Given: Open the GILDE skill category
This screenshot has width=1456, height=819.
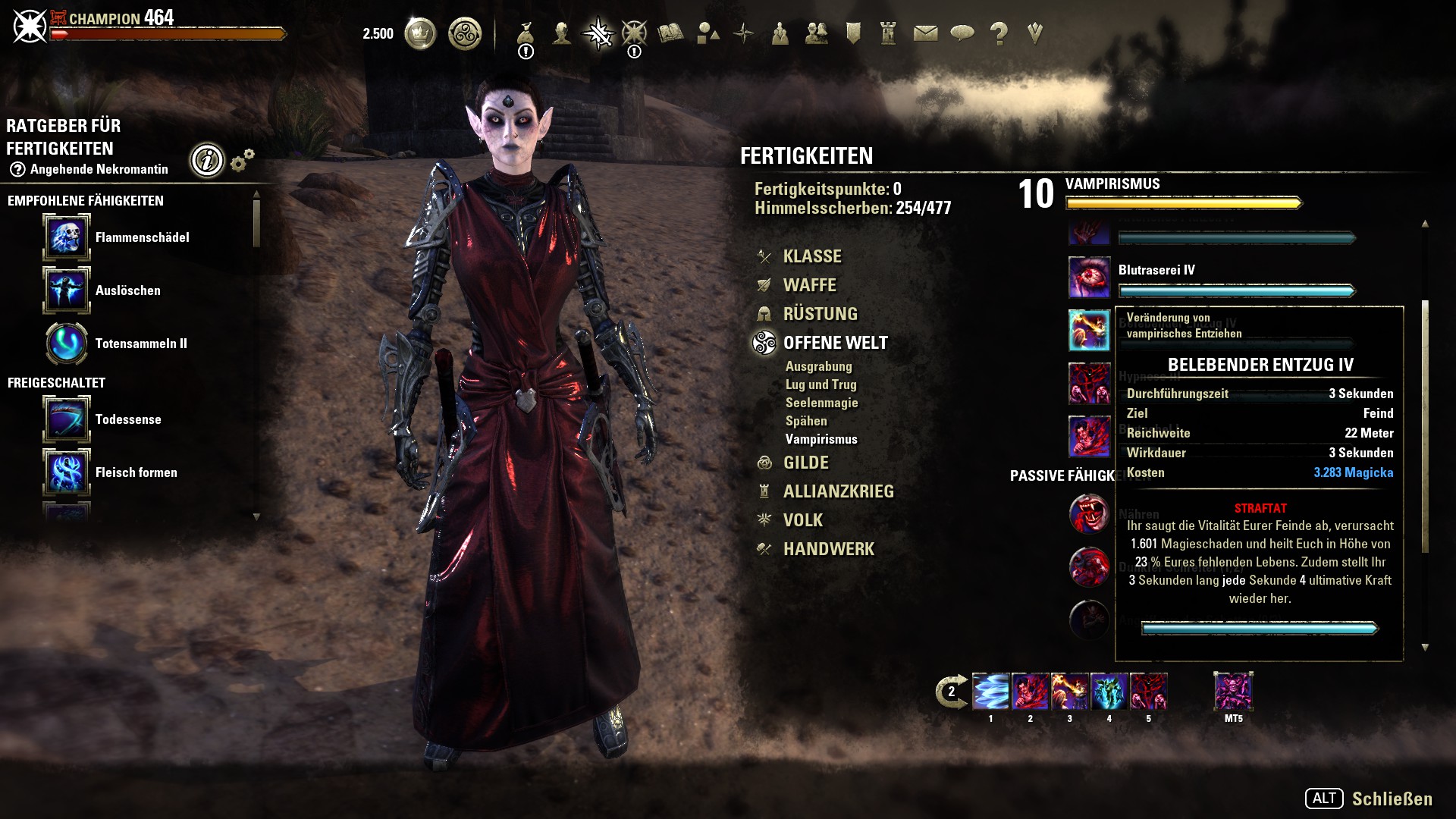Looking at the screenshot, I should (x=805, y=463).
